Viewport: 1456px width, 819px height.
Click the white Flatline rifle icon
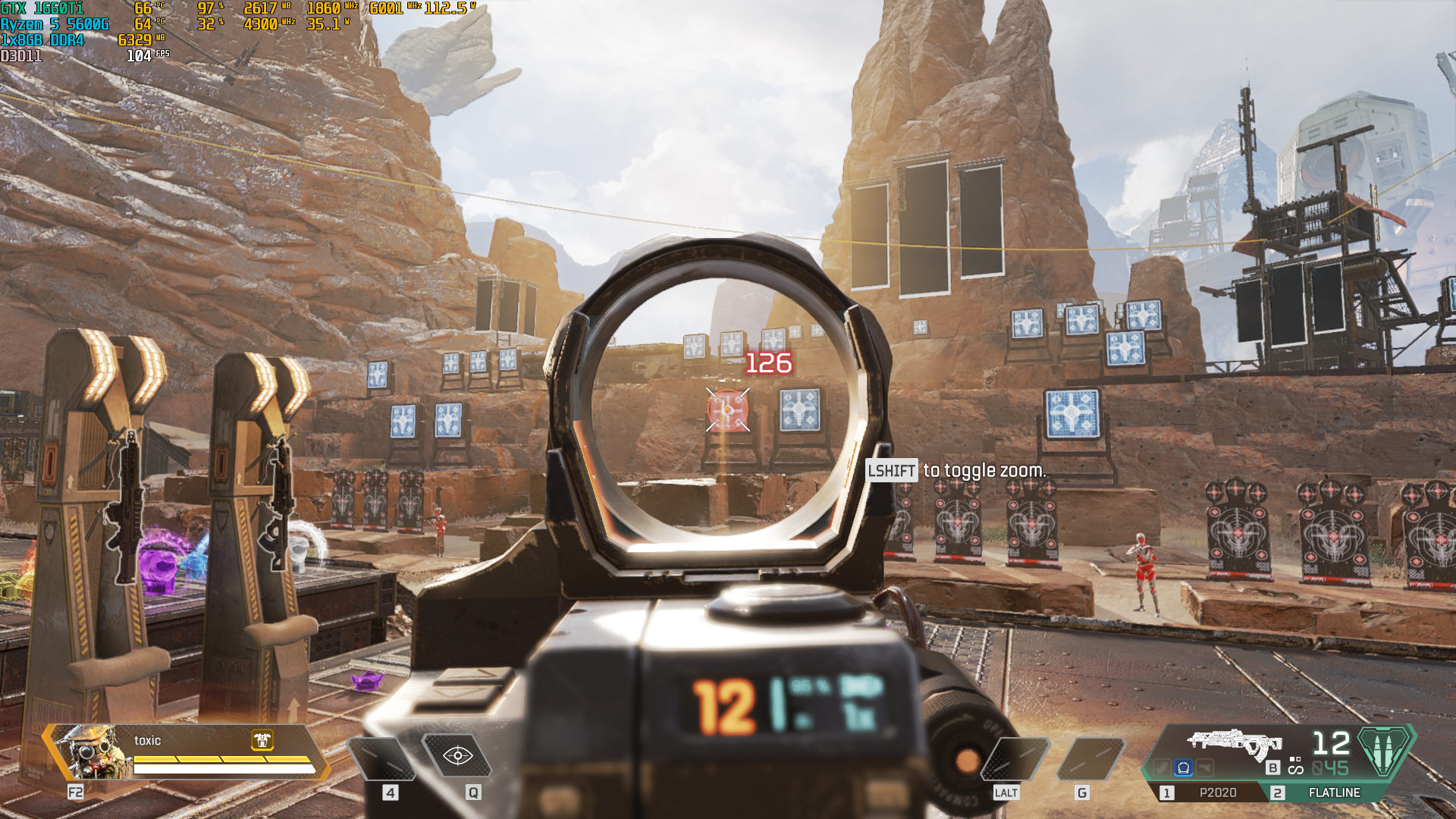[x=1235, y=742]
